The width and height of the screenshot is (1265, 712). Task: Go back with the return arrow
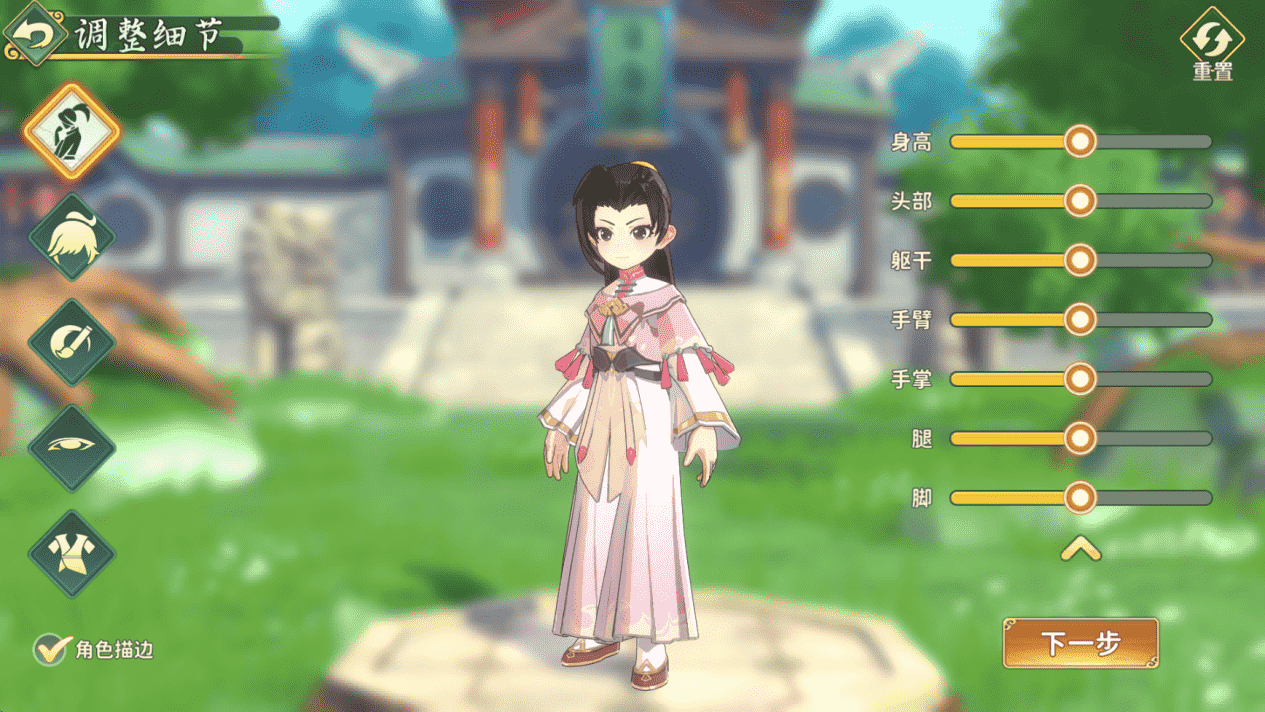click(x=34, y=34)
